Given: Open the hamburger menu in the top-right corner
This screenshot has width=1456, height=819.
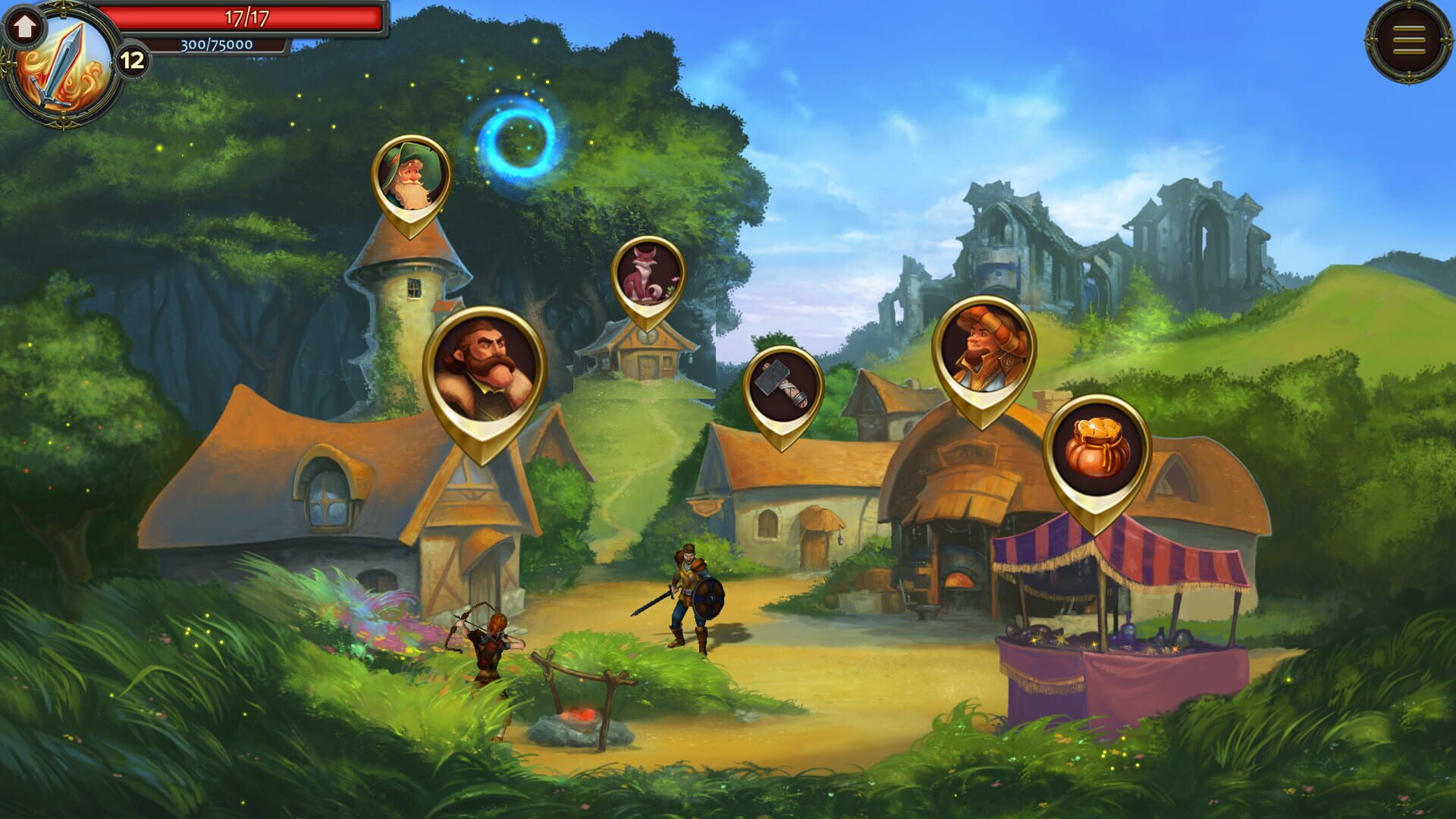Looking at the screenshot, I should 1408,39.
